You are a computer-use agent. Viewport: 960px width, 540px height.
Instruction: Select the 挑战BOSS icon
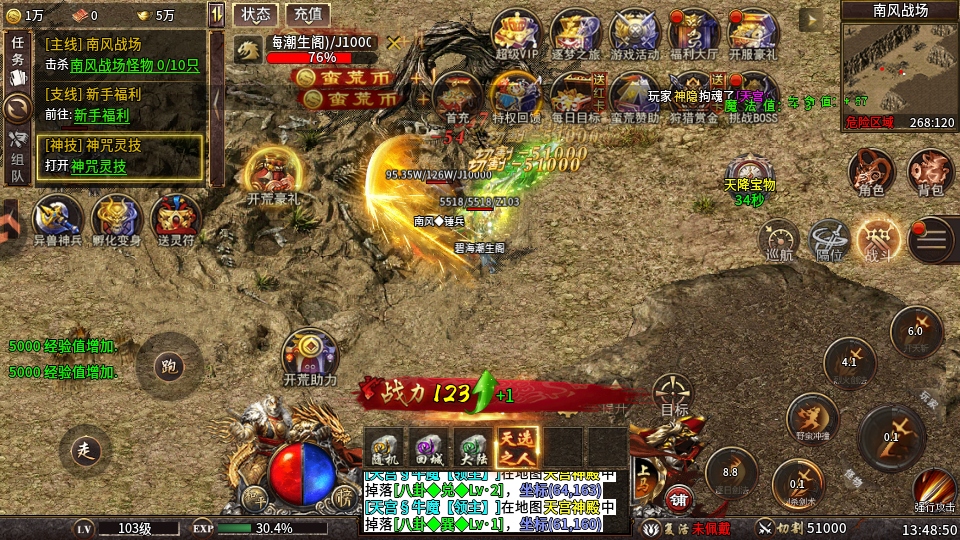(752, 96)
